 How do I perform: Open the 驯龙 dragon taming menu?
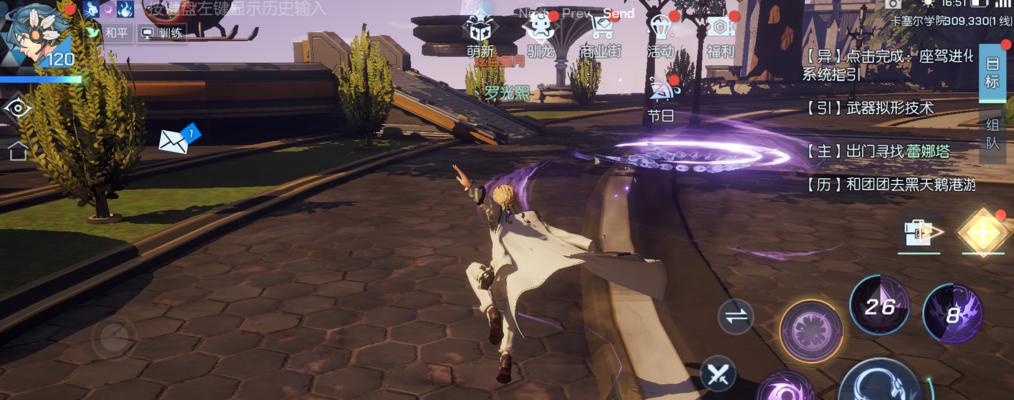[540, 34]
